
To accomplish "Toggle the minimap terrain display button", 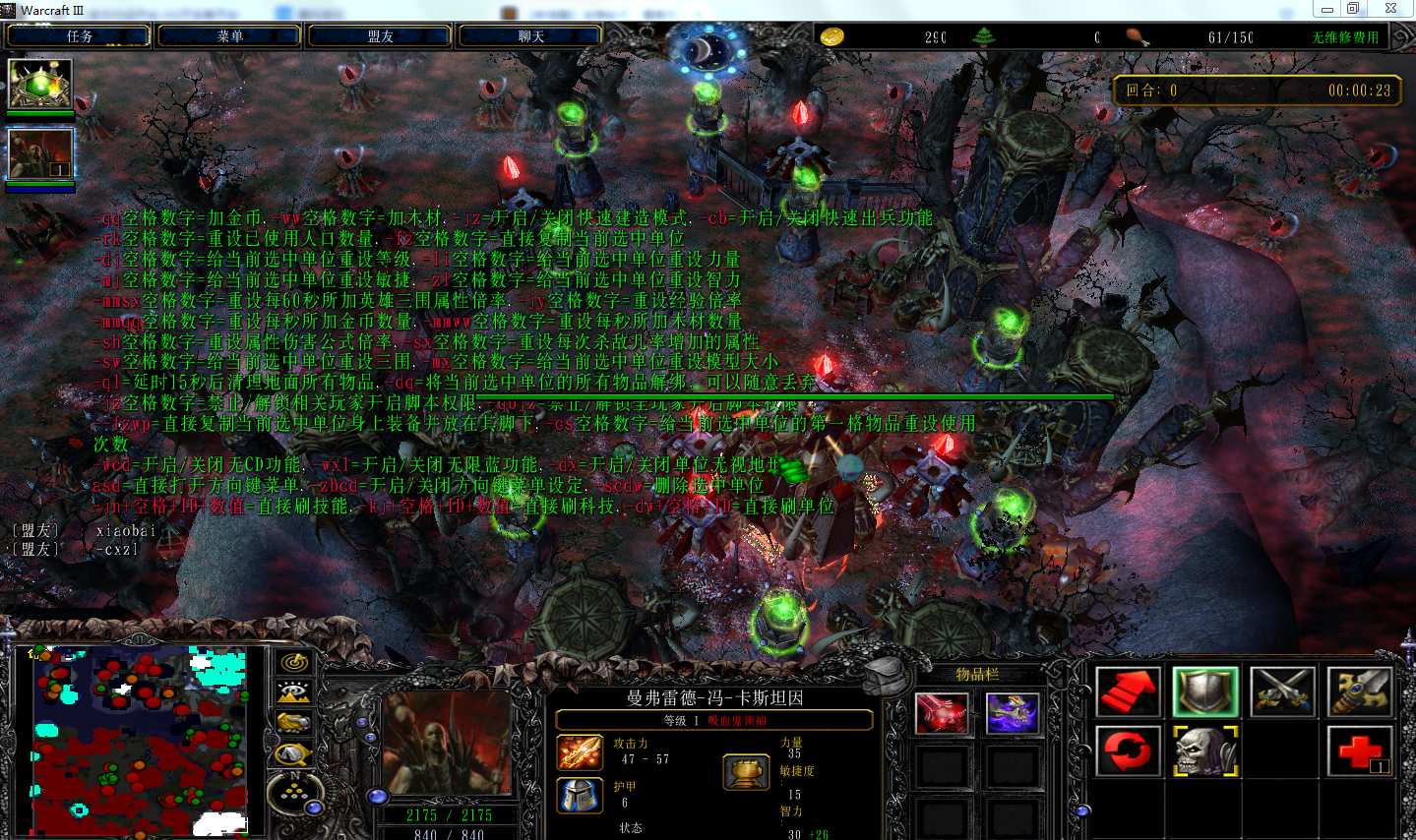I will (x=293, y=692).
